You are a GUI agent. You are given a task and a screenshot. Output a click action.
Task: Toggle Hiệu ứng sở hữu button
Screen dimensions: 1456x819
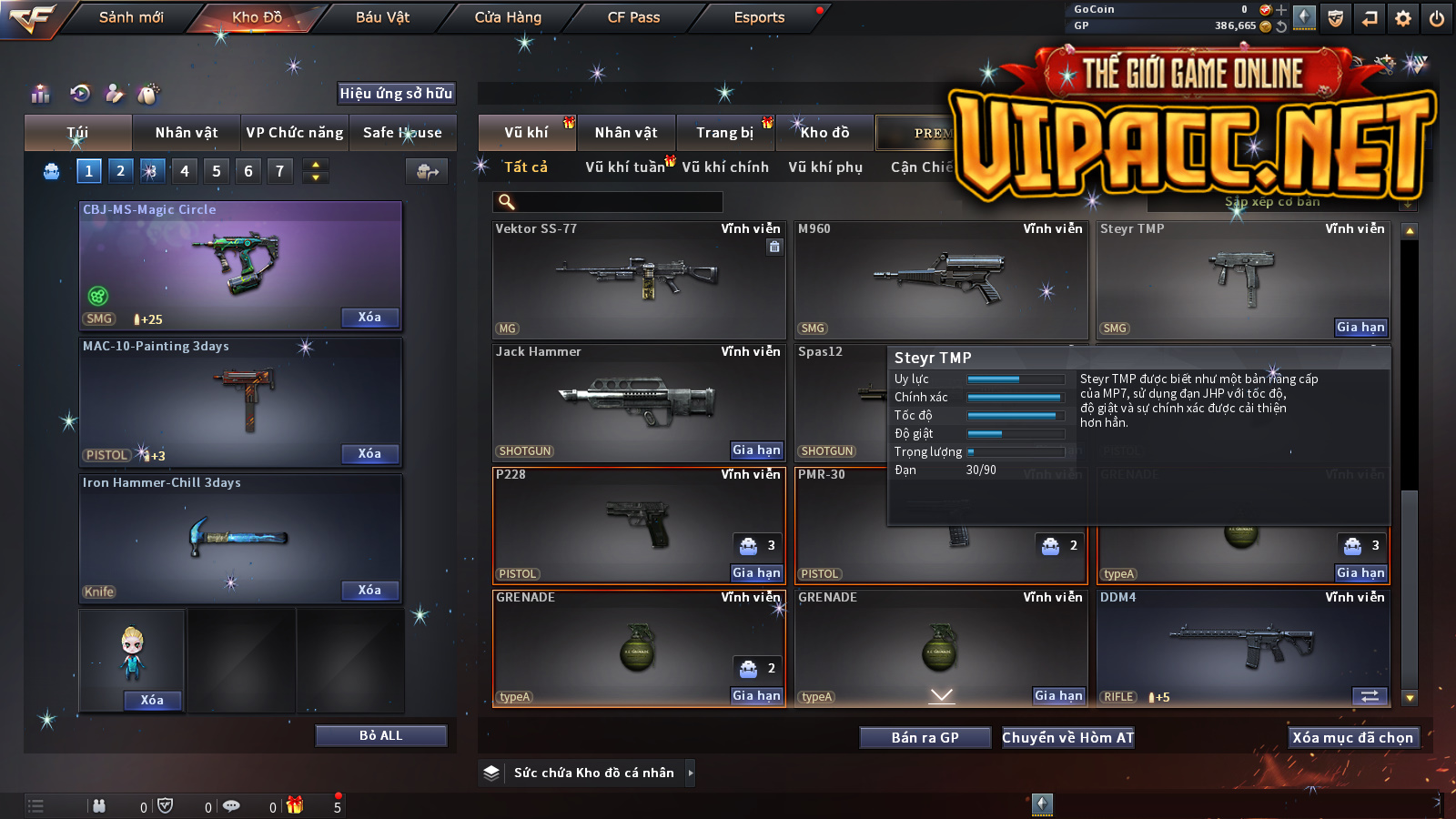click(396, 94)
